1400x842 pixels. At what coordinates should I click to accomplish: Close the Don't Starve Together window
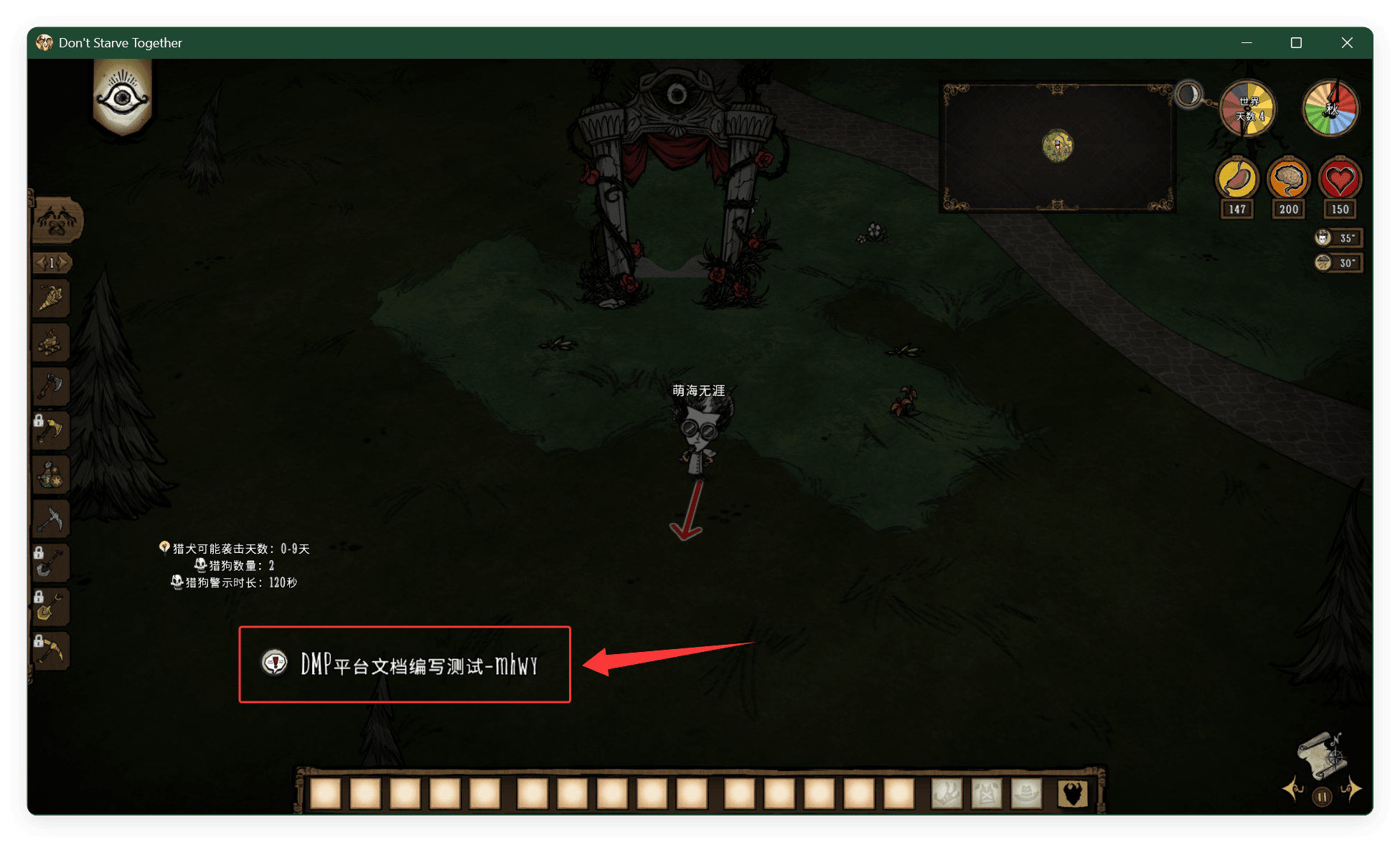pyautogui.click(x=1347, y=43)
